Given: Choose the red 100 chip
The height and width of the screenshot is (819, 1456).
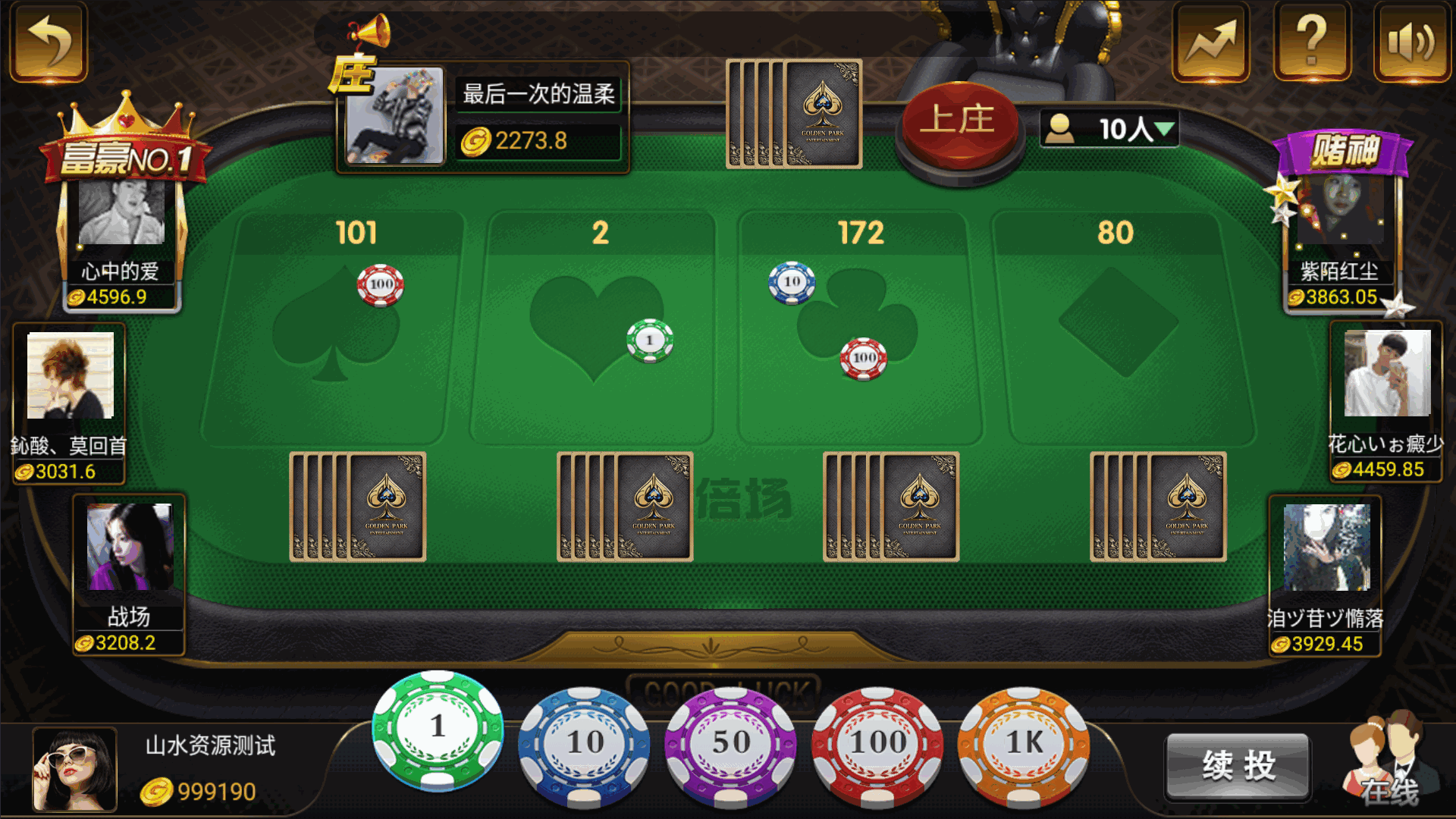Looking at the screenshot, I should [877, 743].
